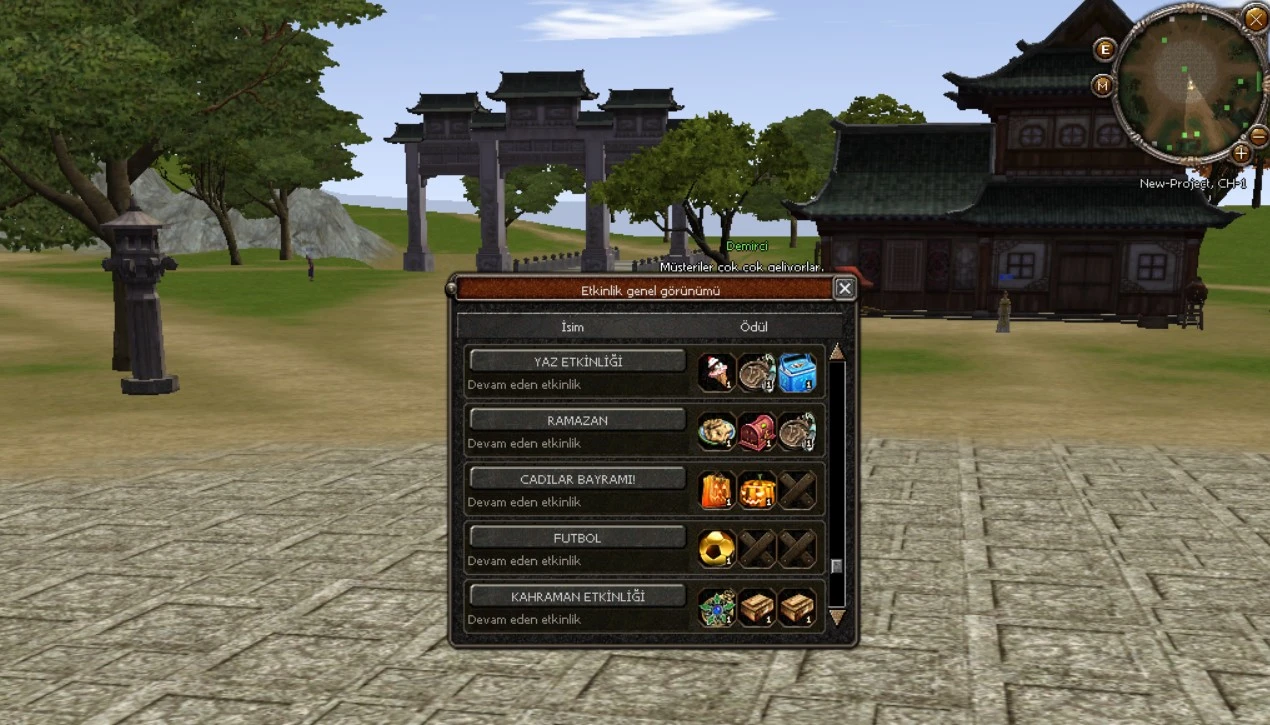Open the YAZ ETKİNLİĞİ event

tap(577, 361)
